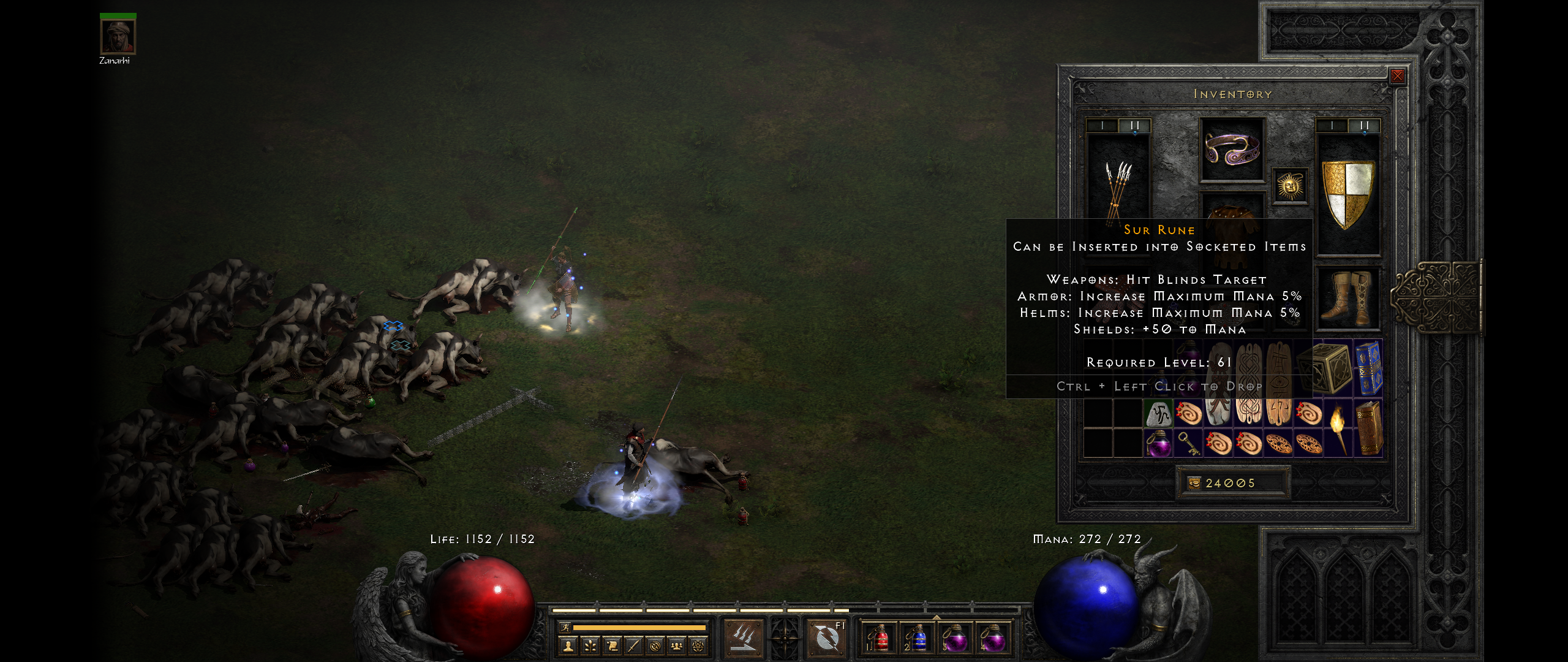Open the skill tree leaf icon
Viewport: 1568px width, 662px height.
[x=590, y=645]
